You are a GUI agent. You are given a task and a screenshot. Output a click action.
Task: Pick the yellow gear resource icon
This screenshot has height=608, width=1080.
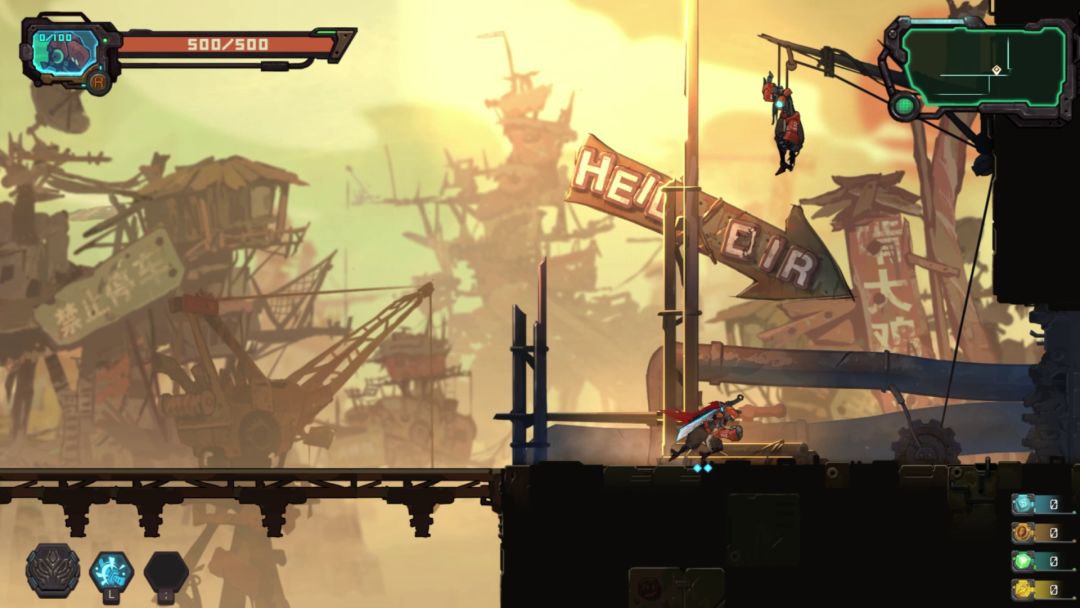1022,589
